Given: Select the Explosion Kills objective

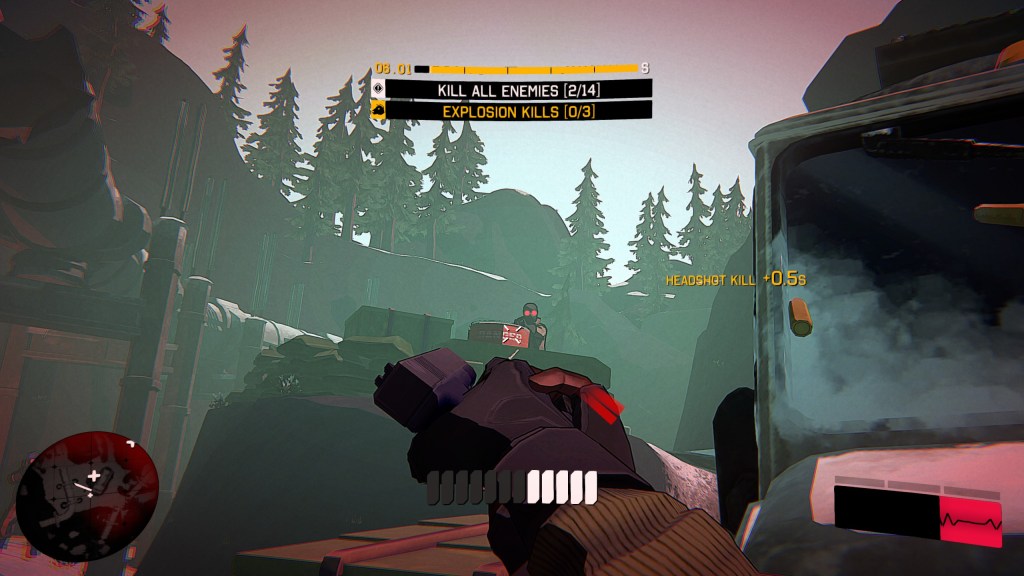Looking at the screenshot, I should 518,111.
